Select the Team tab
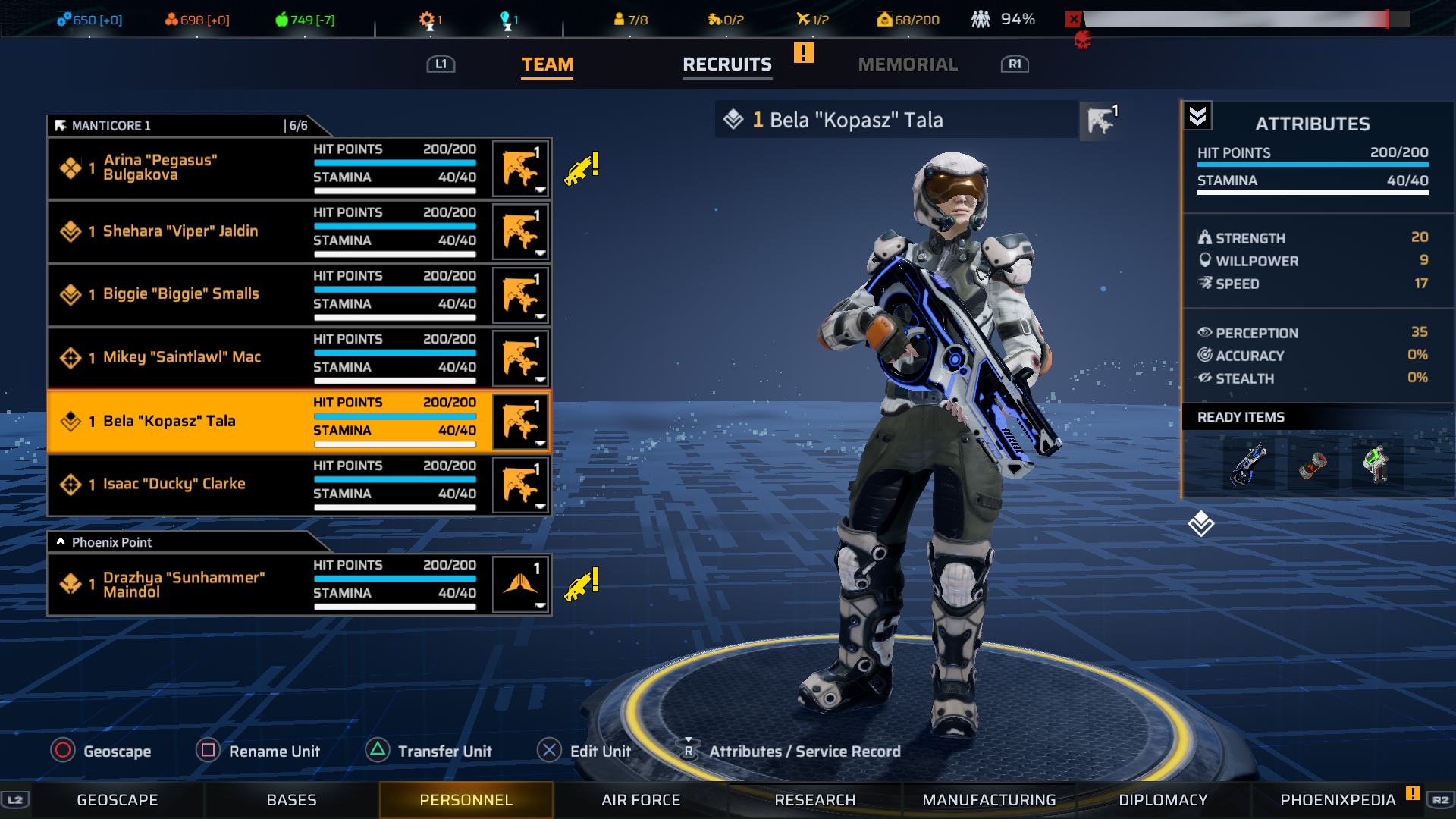 (547, 64)
